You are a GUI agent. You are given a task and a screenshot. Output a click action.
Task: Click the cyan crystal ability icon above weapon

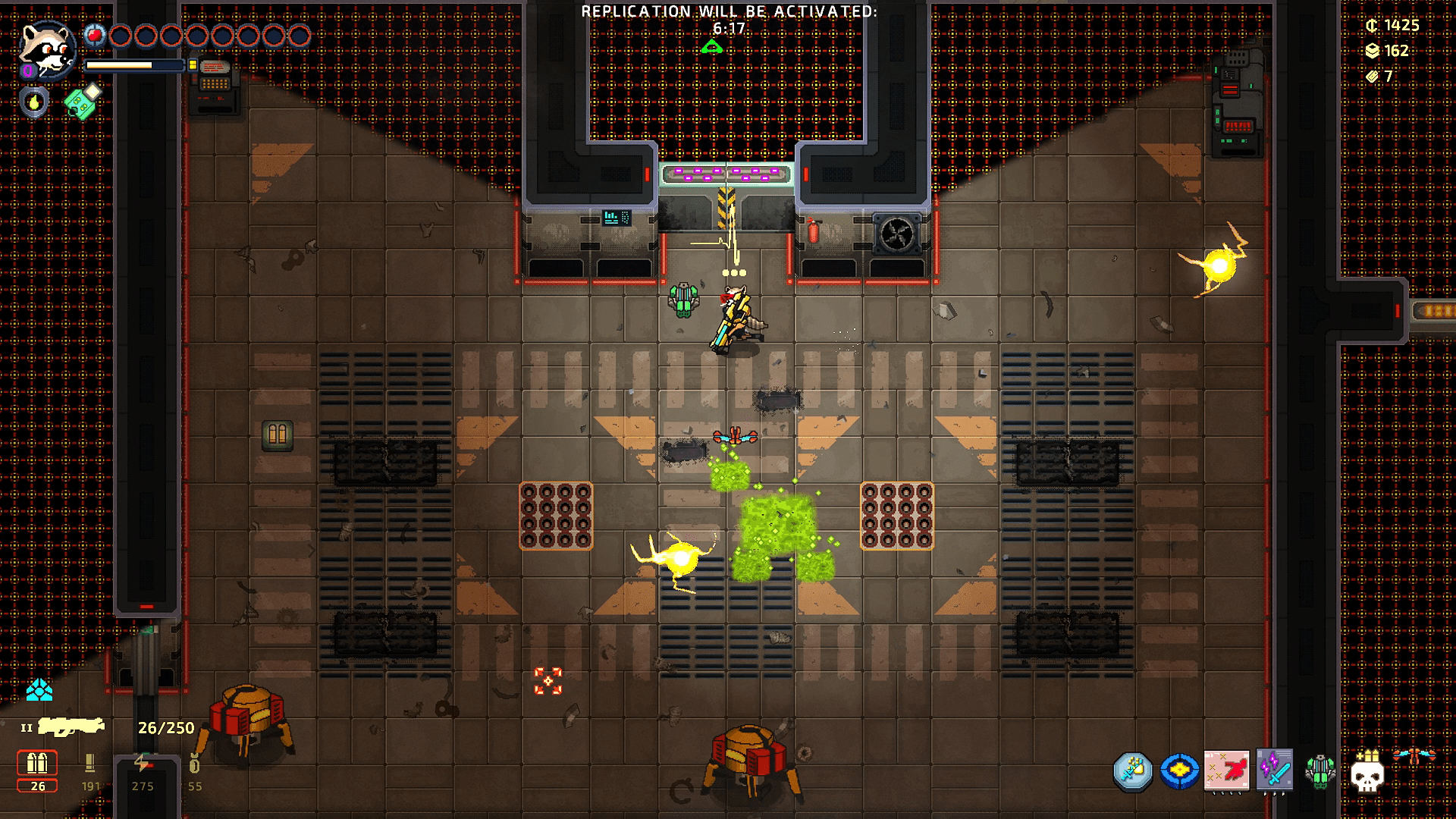[39, 692]
